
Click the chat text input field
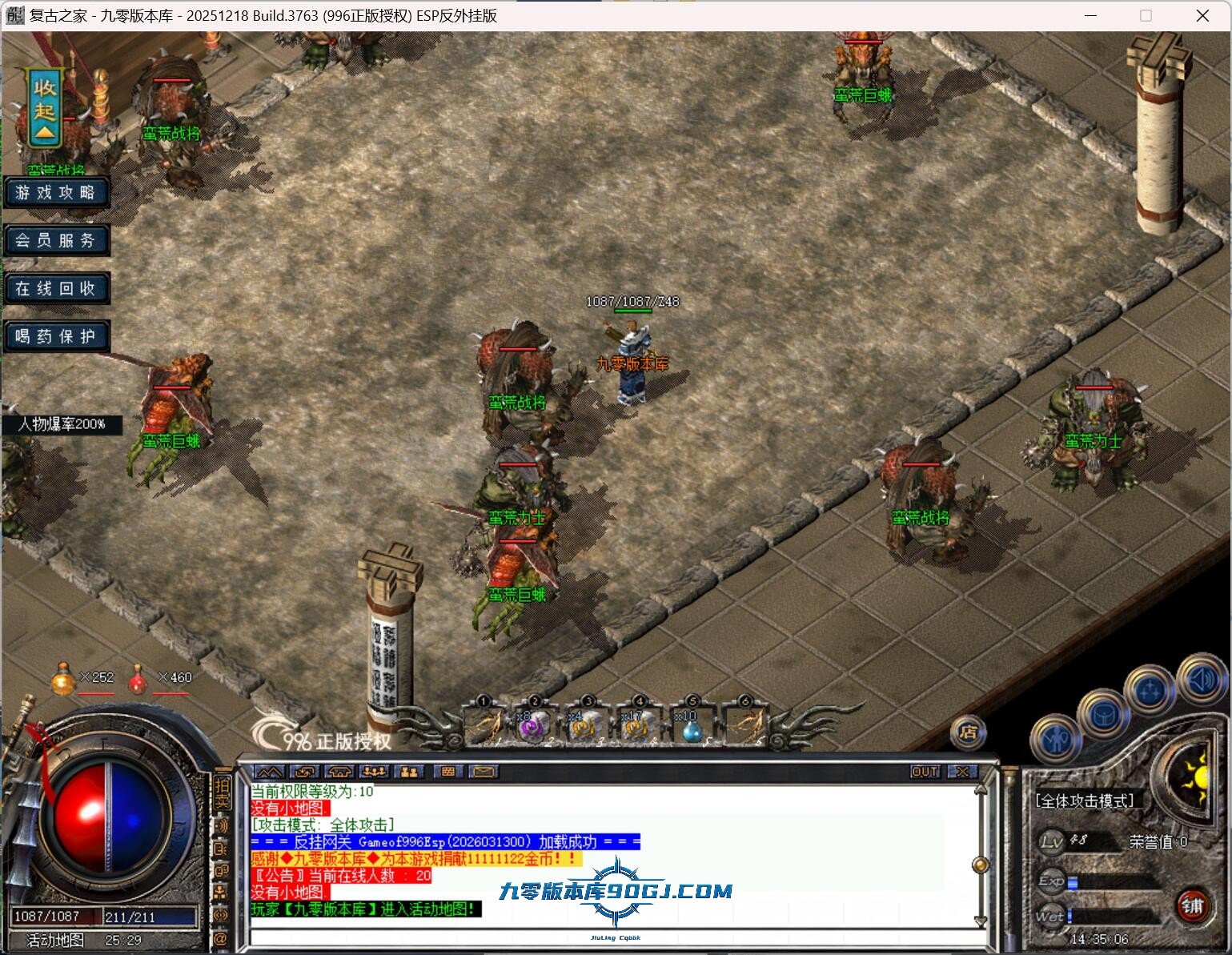(608, 937)
